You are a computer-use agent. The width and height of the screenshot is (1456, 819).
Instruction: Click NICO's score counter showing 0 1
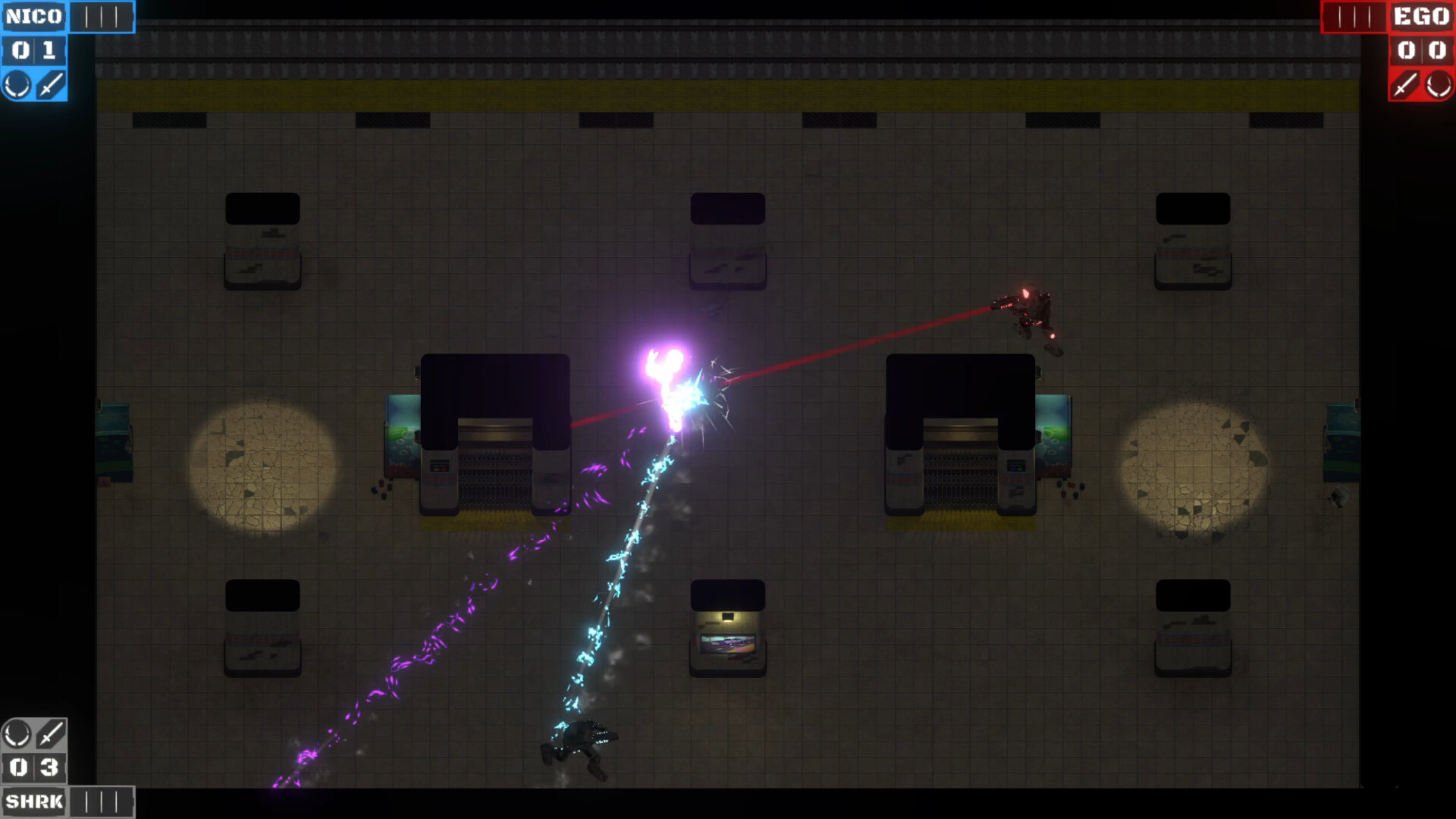tap(34, 51)
